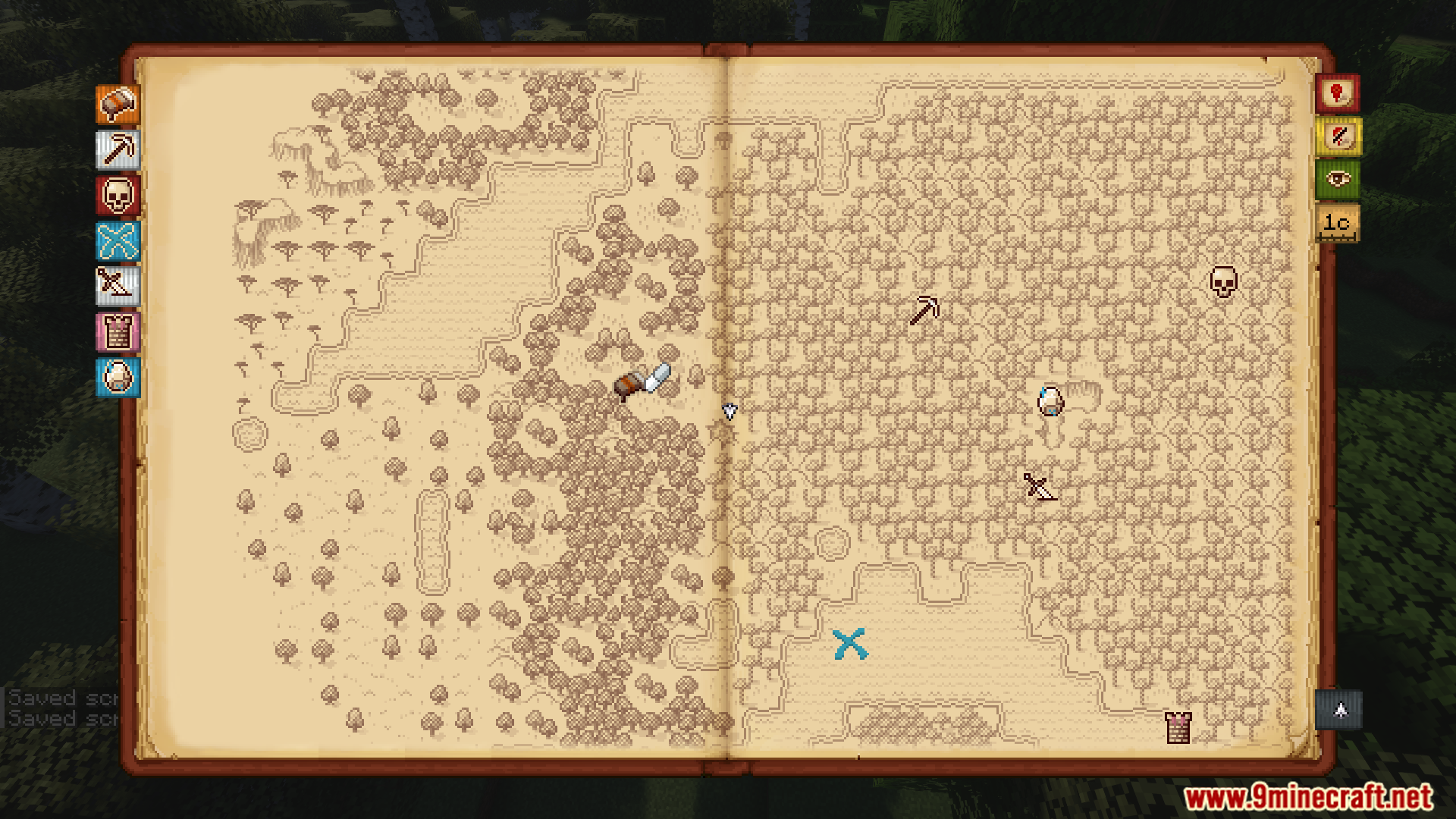Activate the red pin add-marker button
Image resolution: width=1456 pixels, height=819 pixels.
click(1337, 94)
